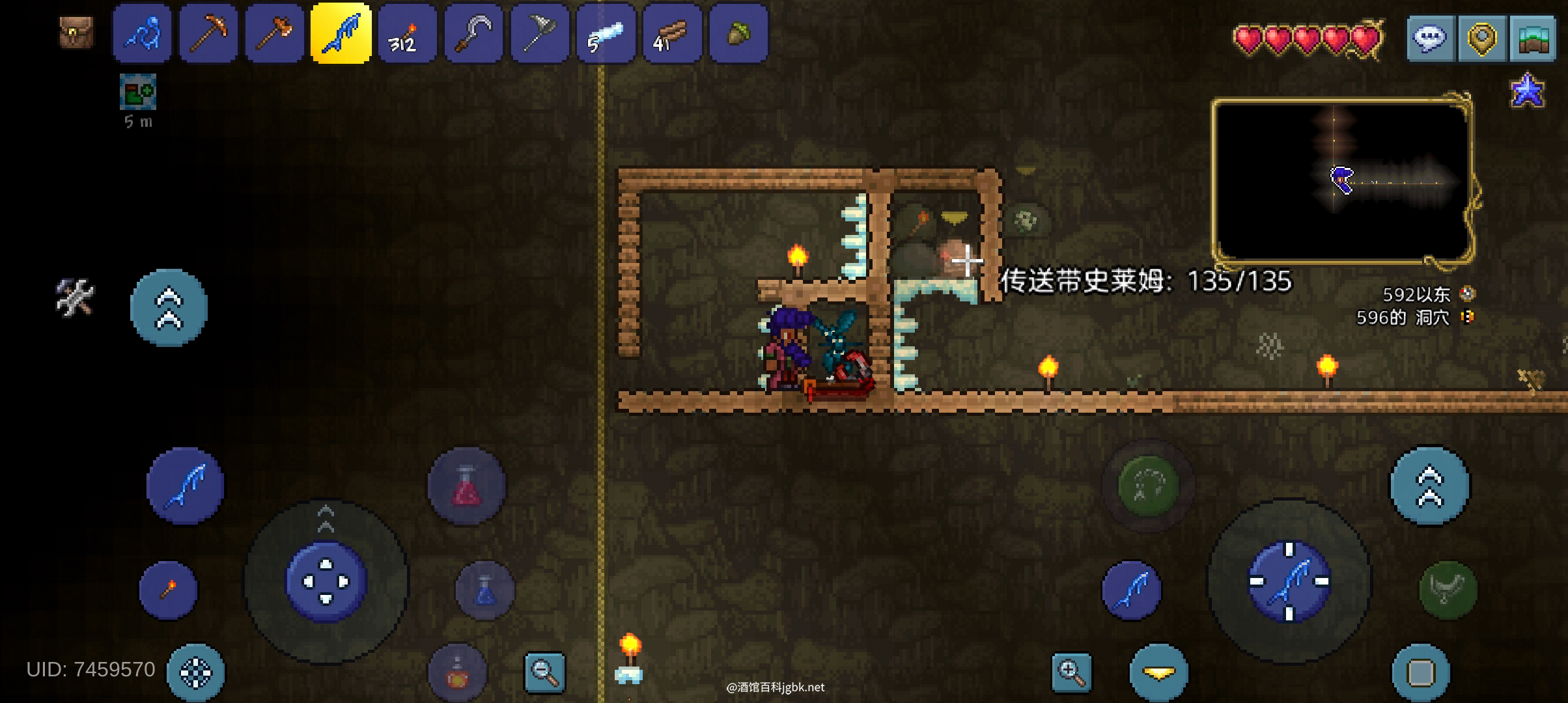This screenshot has height=703, width=1568.
Task: Open the chat speech bubble button
Action: (x=1431, y=39)
